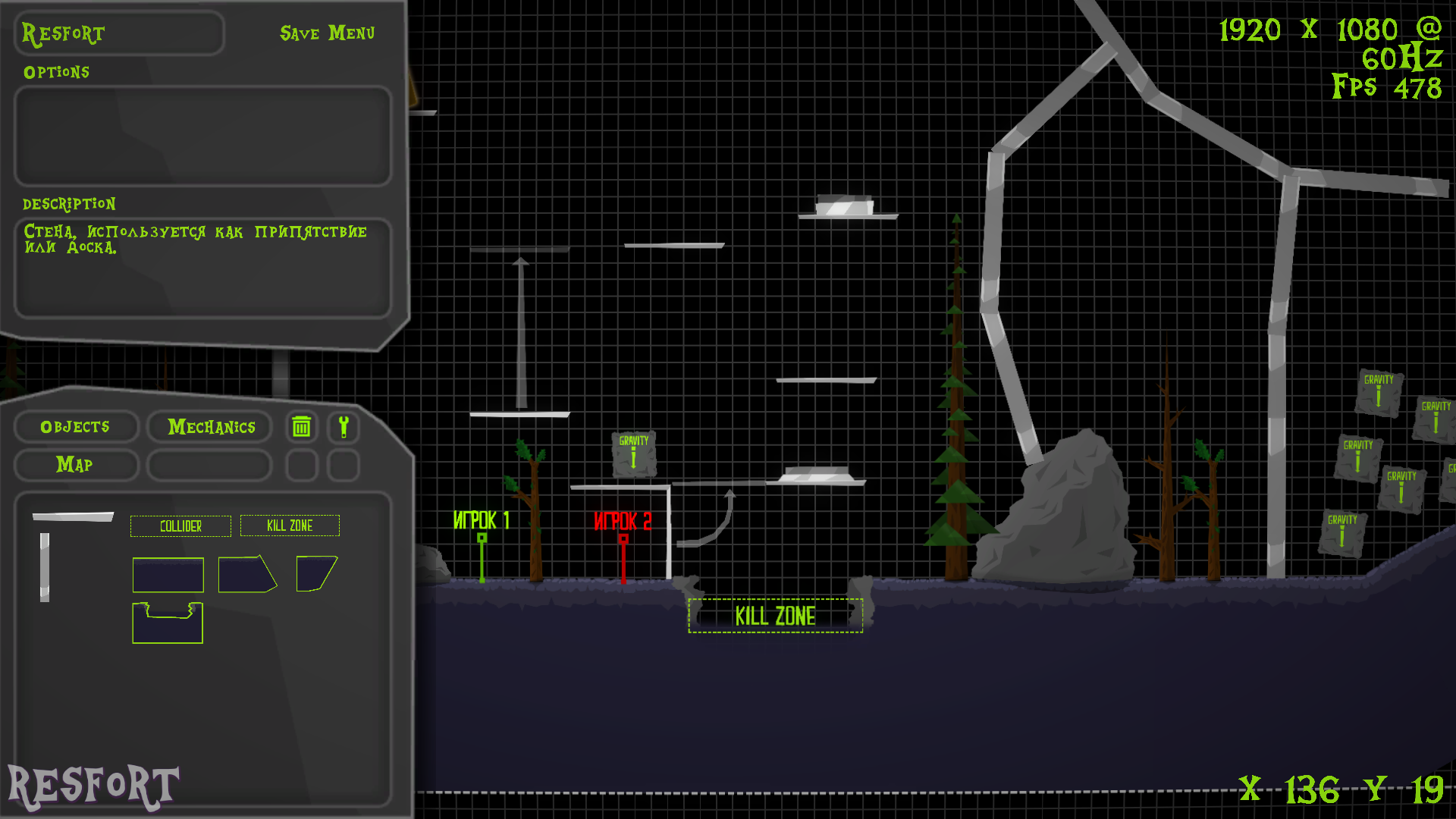Switch to the Map panel
This screenshot has width=1456, height=819.
click(x=76, y=465)
